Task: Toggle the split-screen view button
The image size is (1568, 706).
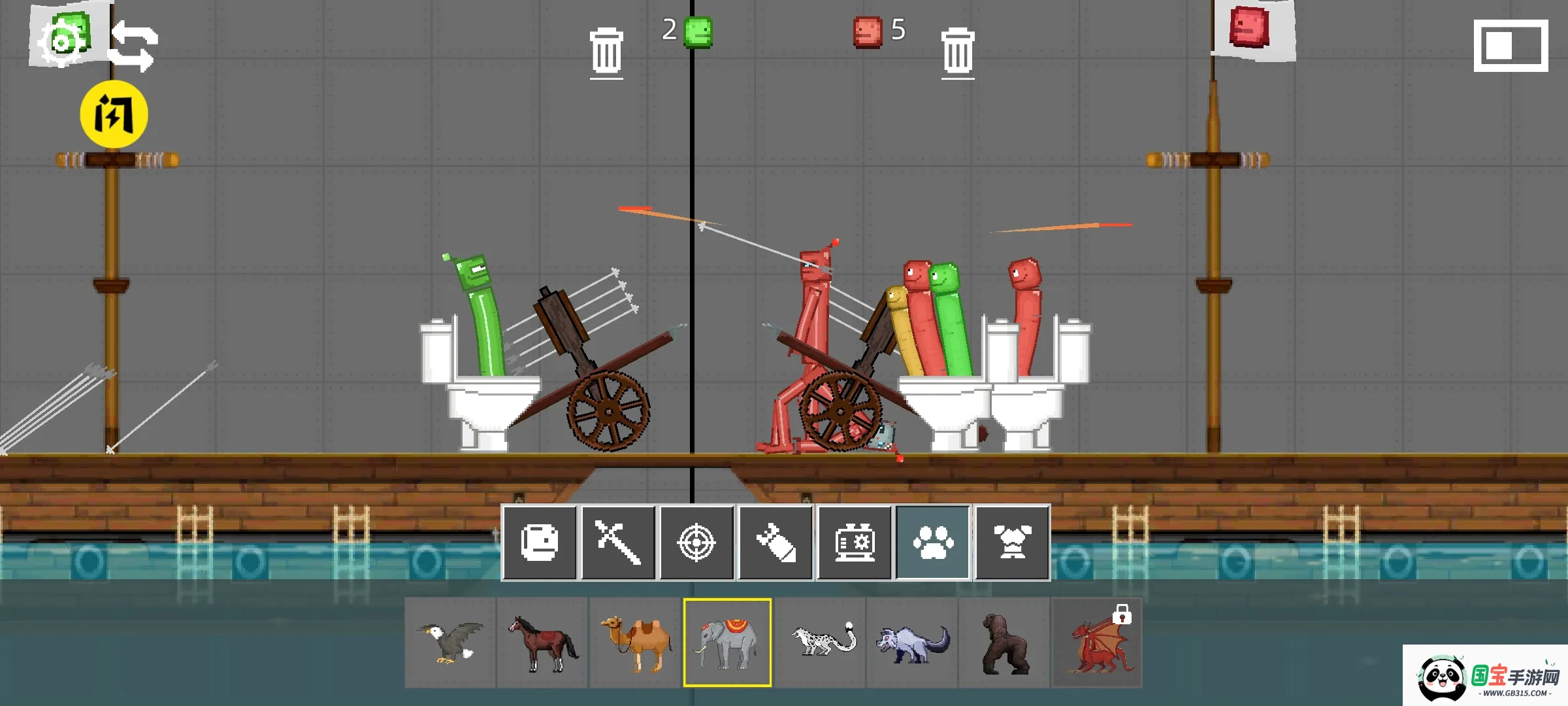Action: 1511,46
